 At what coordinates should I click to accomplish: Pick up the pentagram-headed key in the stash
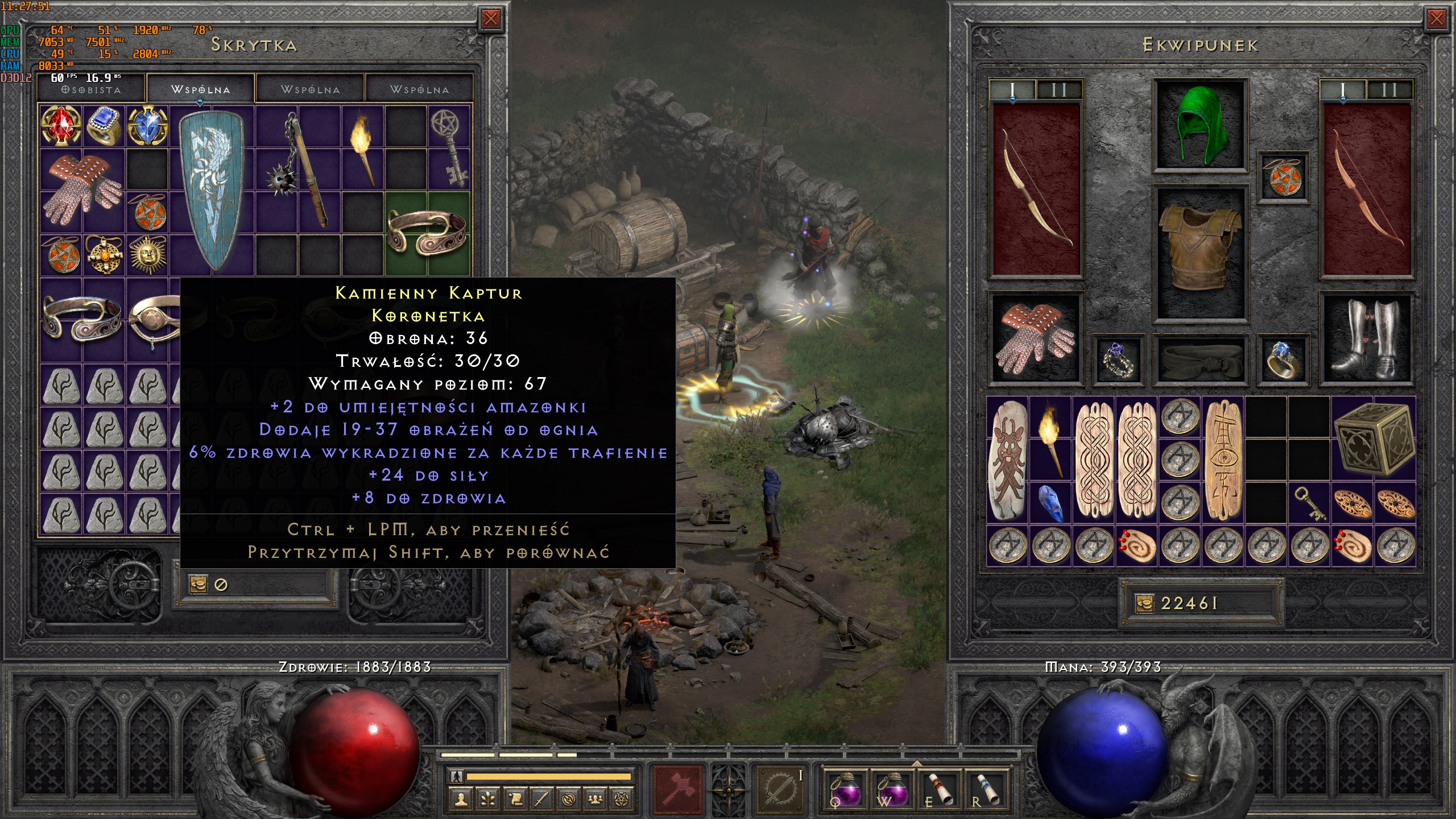pyautogui.click(x=449, y=146)
